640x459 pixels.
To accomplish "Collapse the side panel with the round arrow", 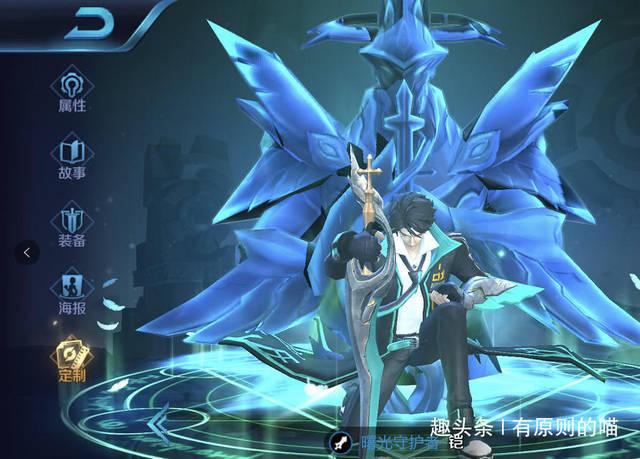I will click(27, 252).
